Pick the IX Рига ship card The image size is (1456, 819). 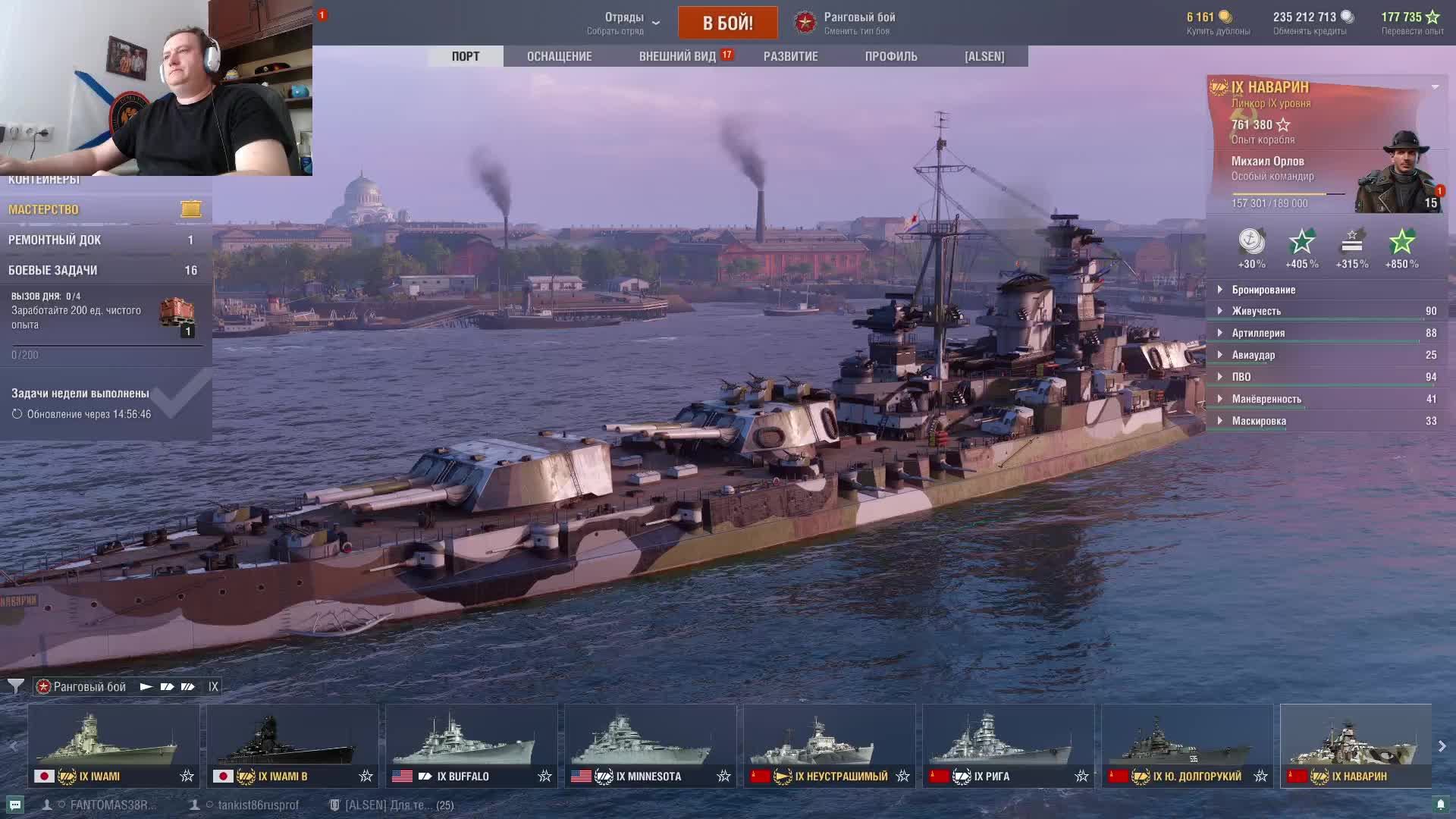(1008, 746)
